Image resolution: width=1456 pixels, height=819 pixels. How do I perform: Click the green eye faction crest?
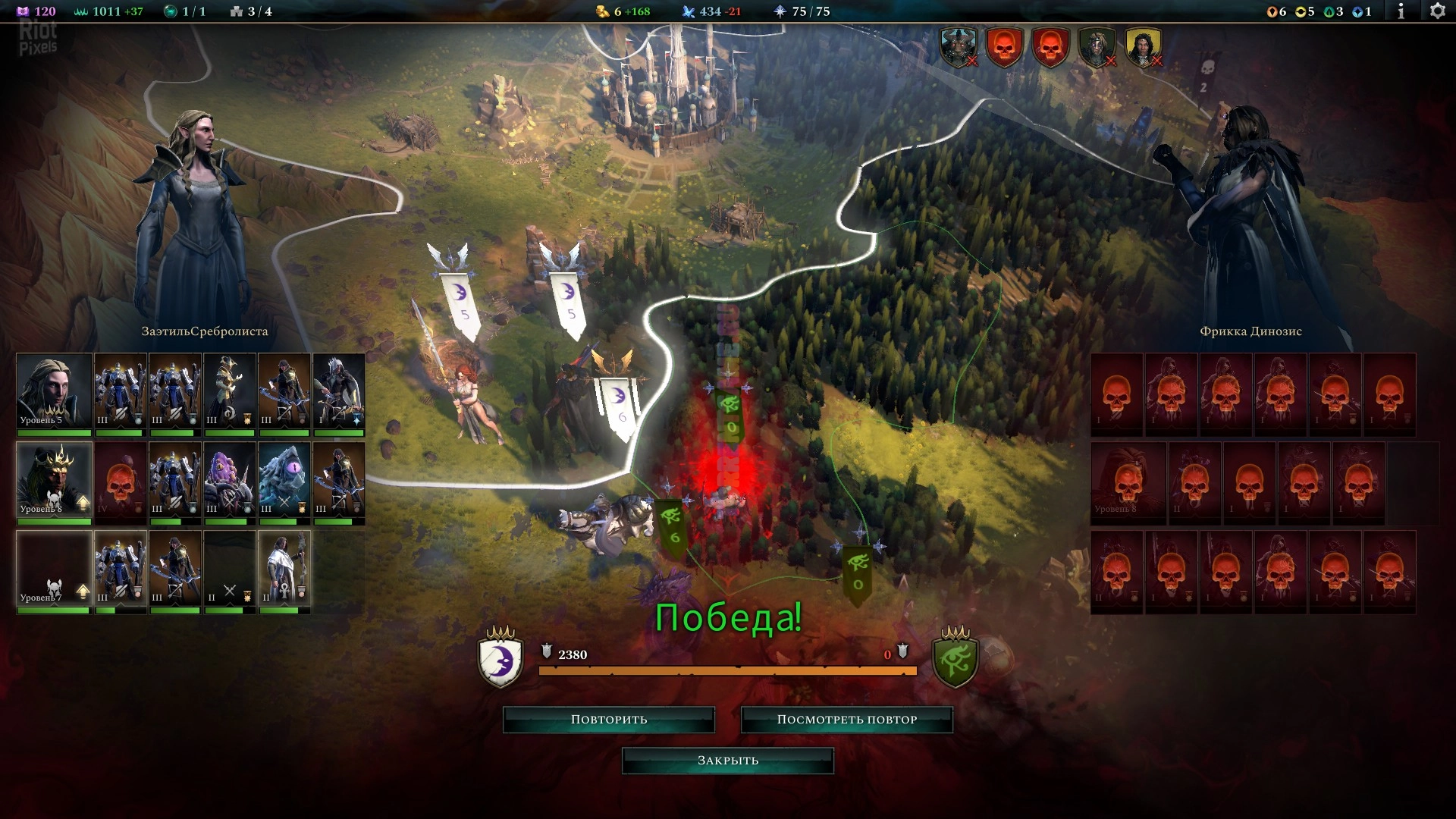[955, 659]
